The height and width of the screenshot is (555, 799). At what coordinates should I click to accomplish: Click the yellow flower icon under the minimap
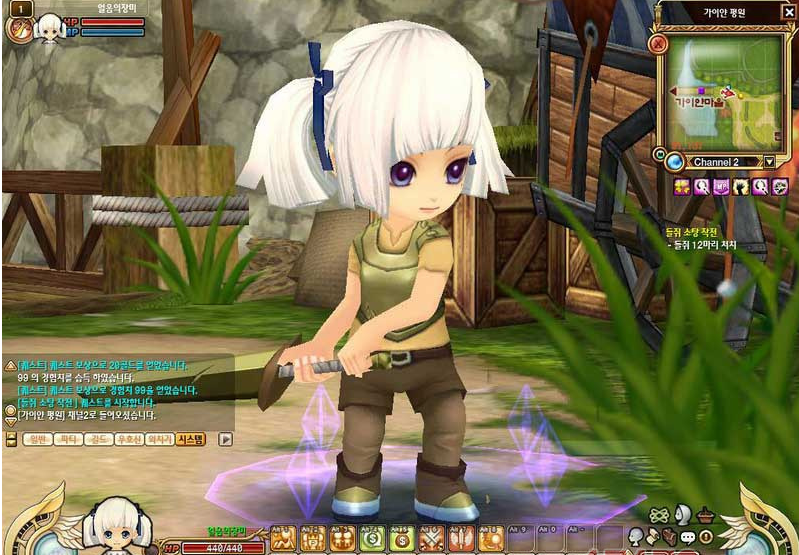(681, 186)
